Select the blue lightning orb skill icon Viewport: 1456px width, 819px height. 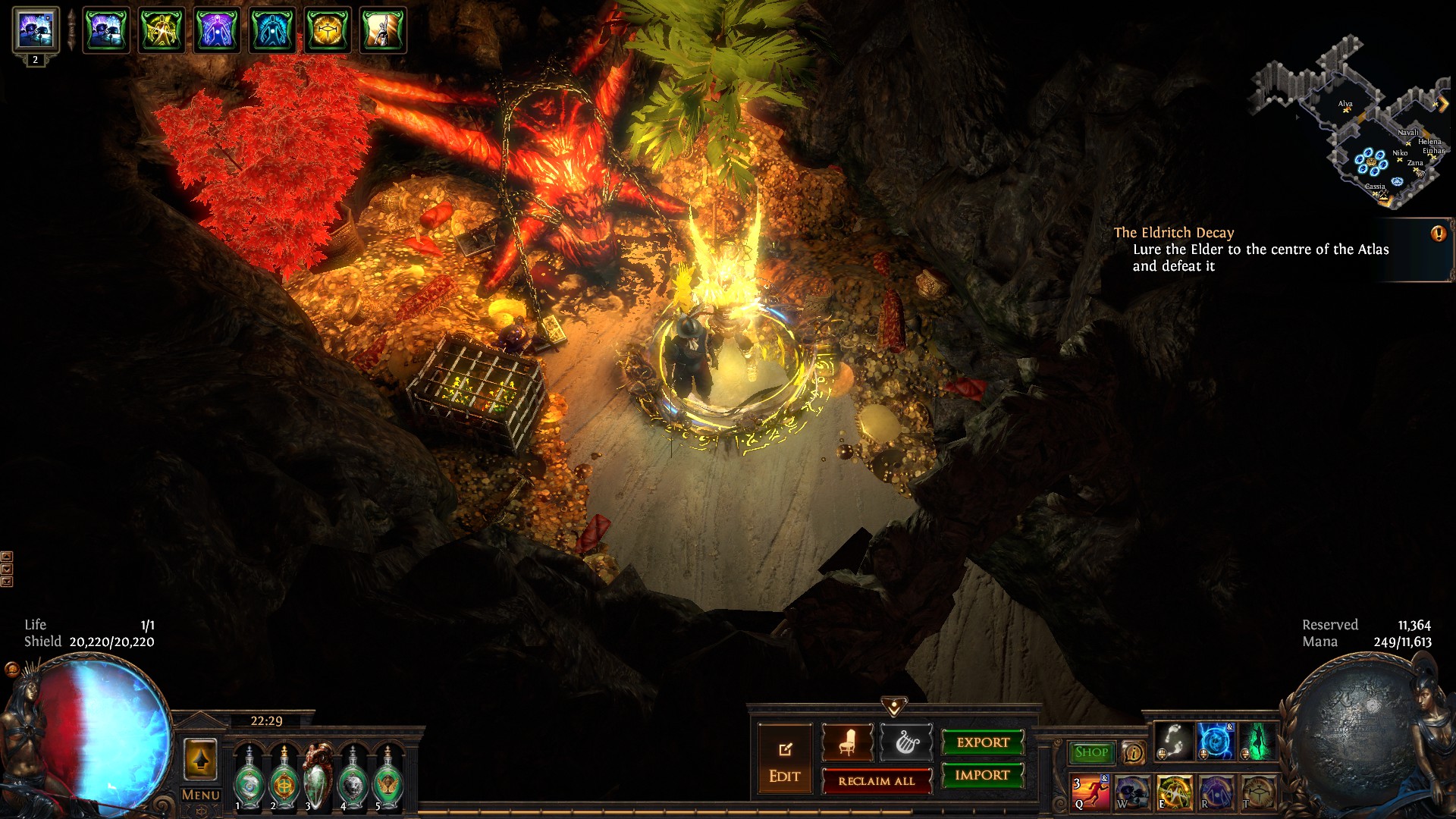(x=1216, y=741)
